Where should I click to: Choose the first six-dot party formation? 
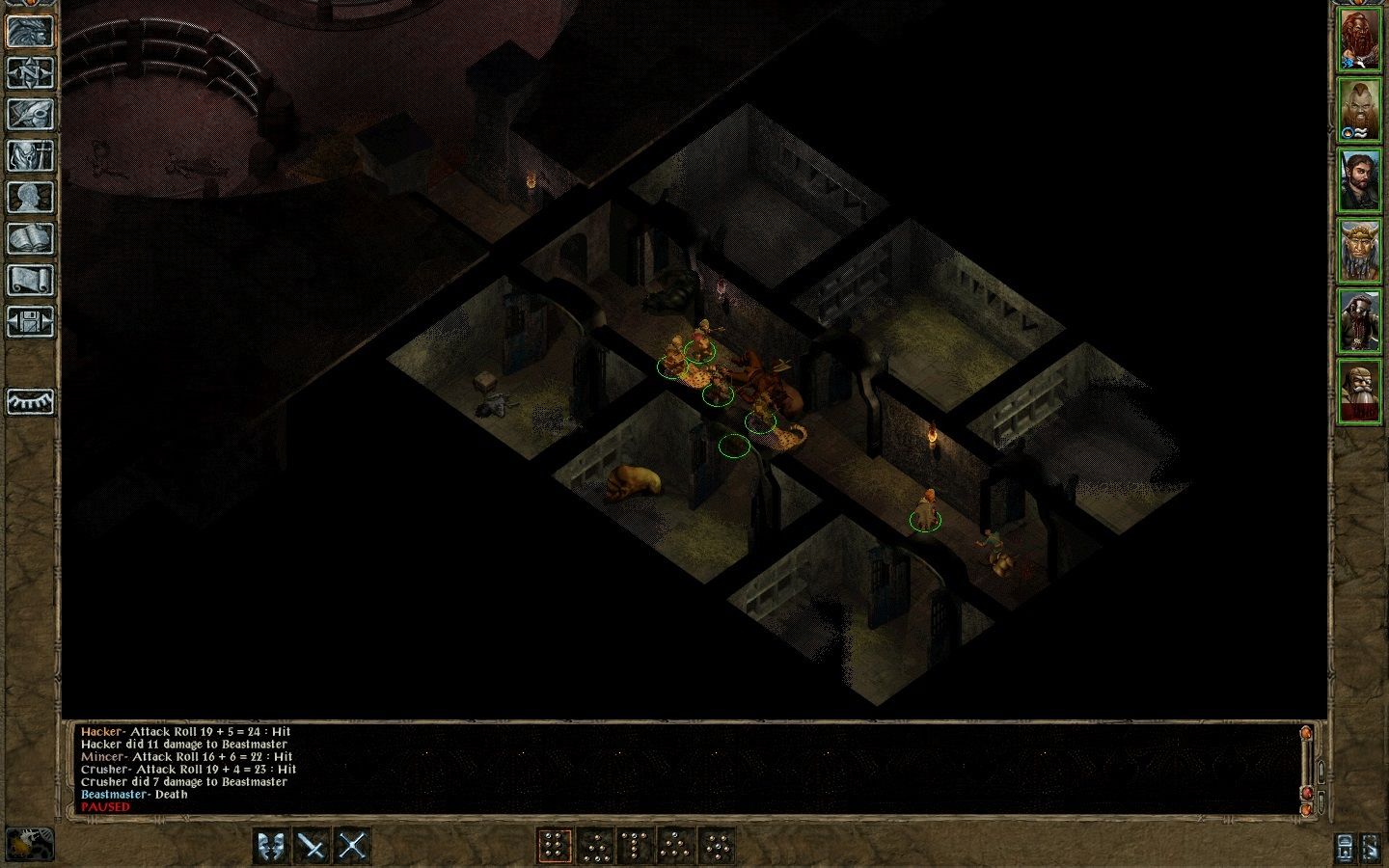(x=554, y=846)
